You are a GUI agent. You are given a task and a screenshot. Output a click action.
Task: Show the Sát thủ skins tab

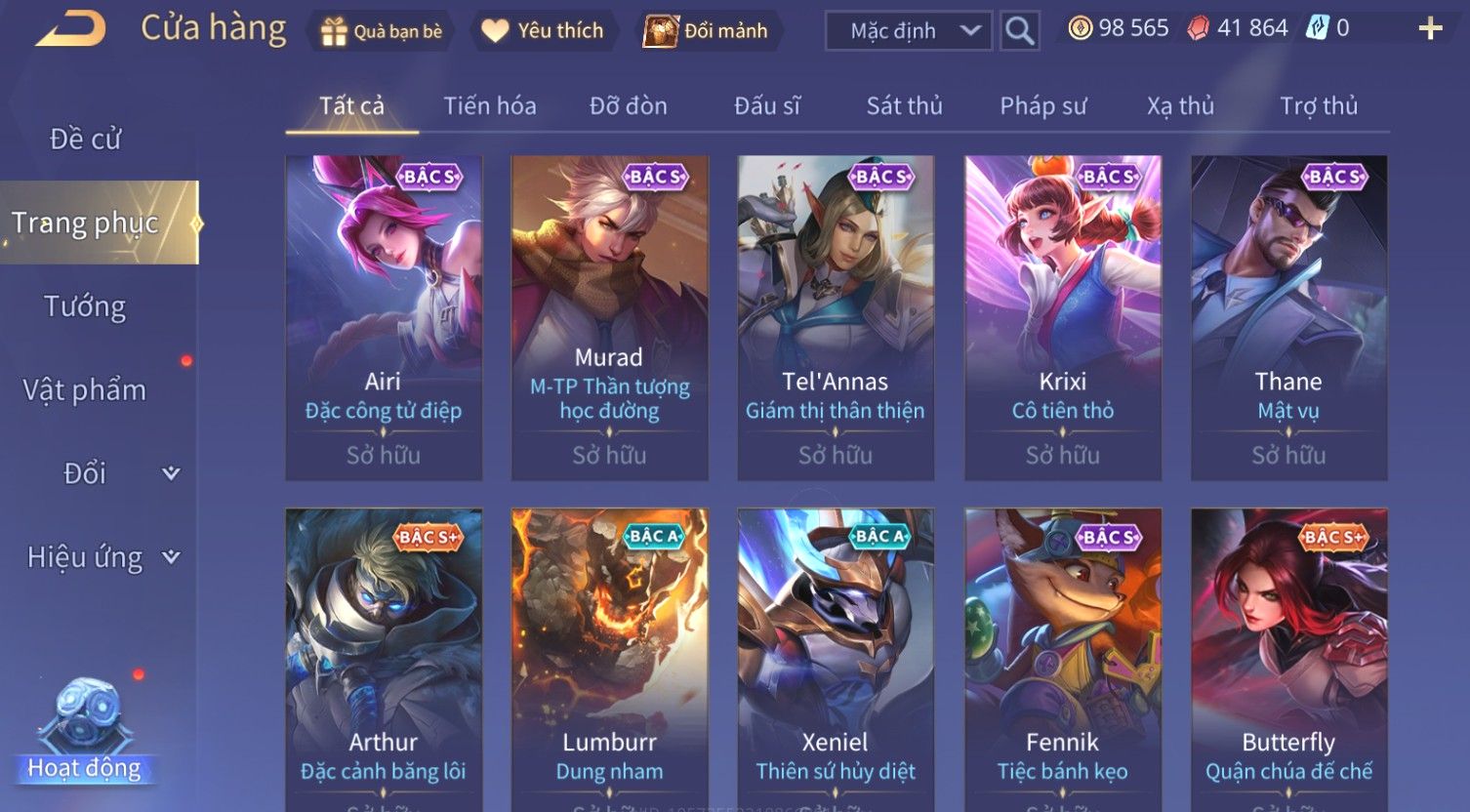(904, 105)
